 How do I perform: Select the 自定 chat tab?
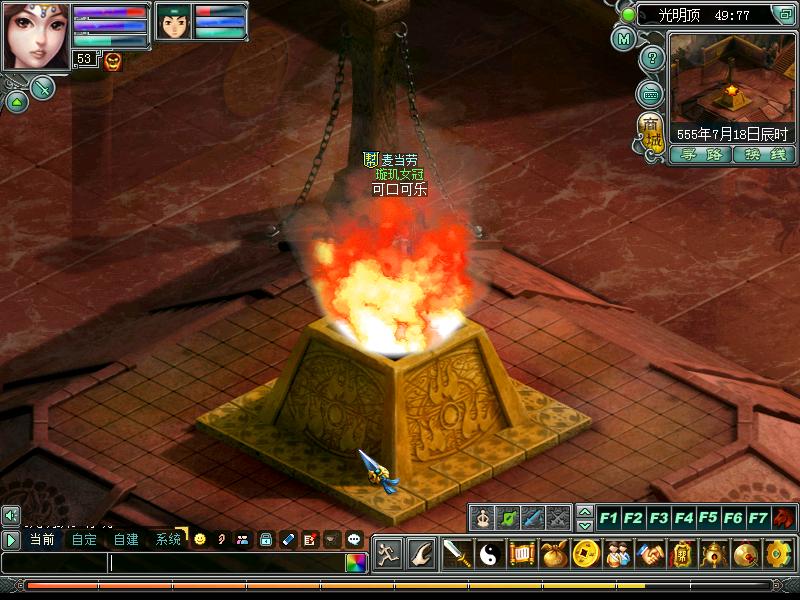pyautogui.click(x=84, y=539)
